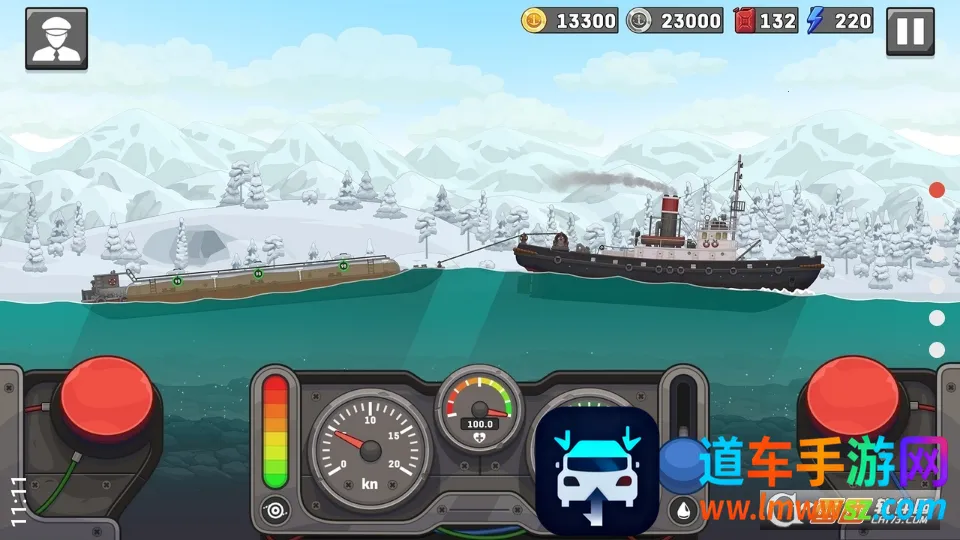This screenshot has height=540, width=960.
Task: Tap the water drop icon
Action: (684, 508)
